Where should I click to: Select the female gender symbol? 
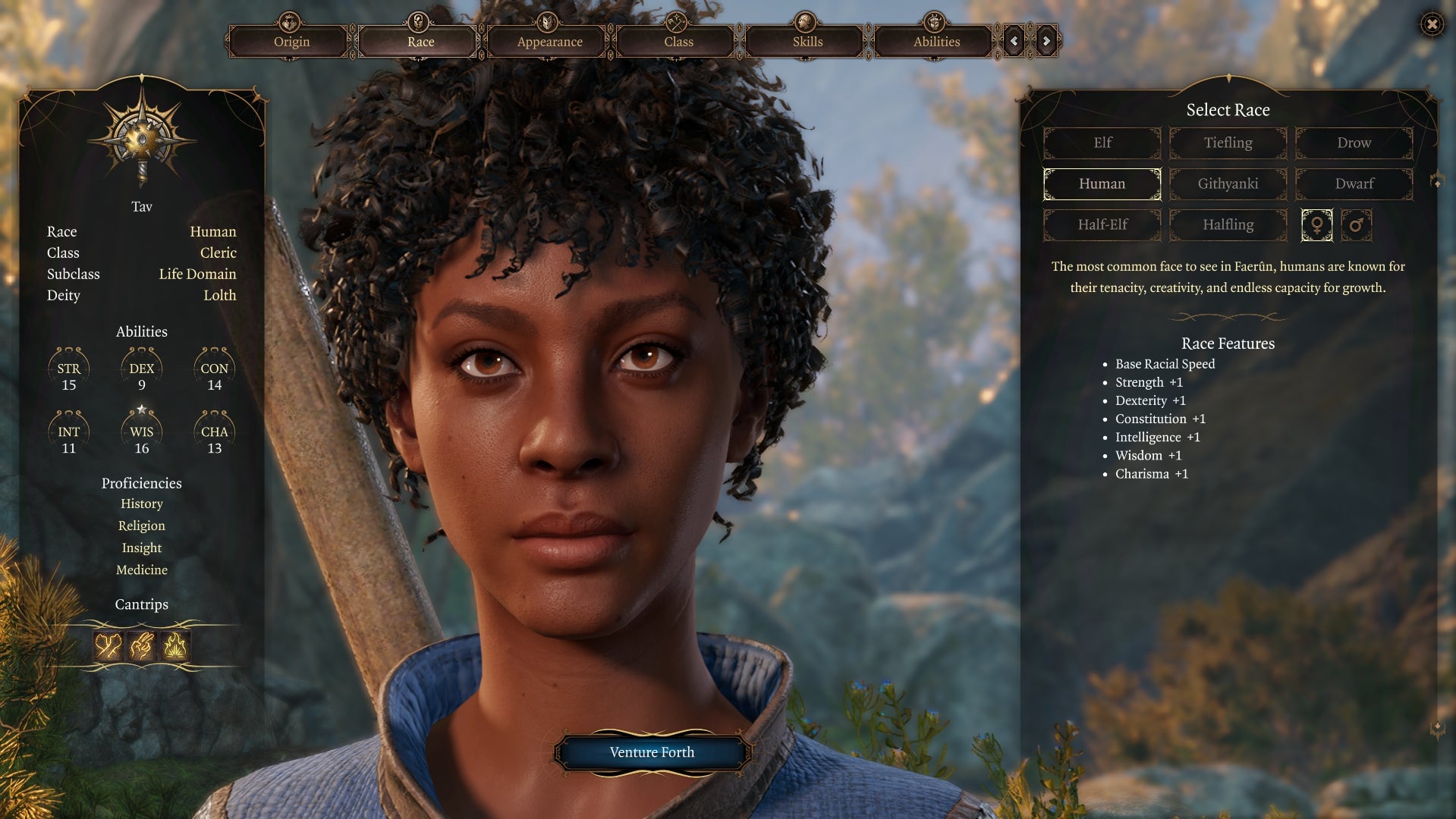pos(1317,225)
